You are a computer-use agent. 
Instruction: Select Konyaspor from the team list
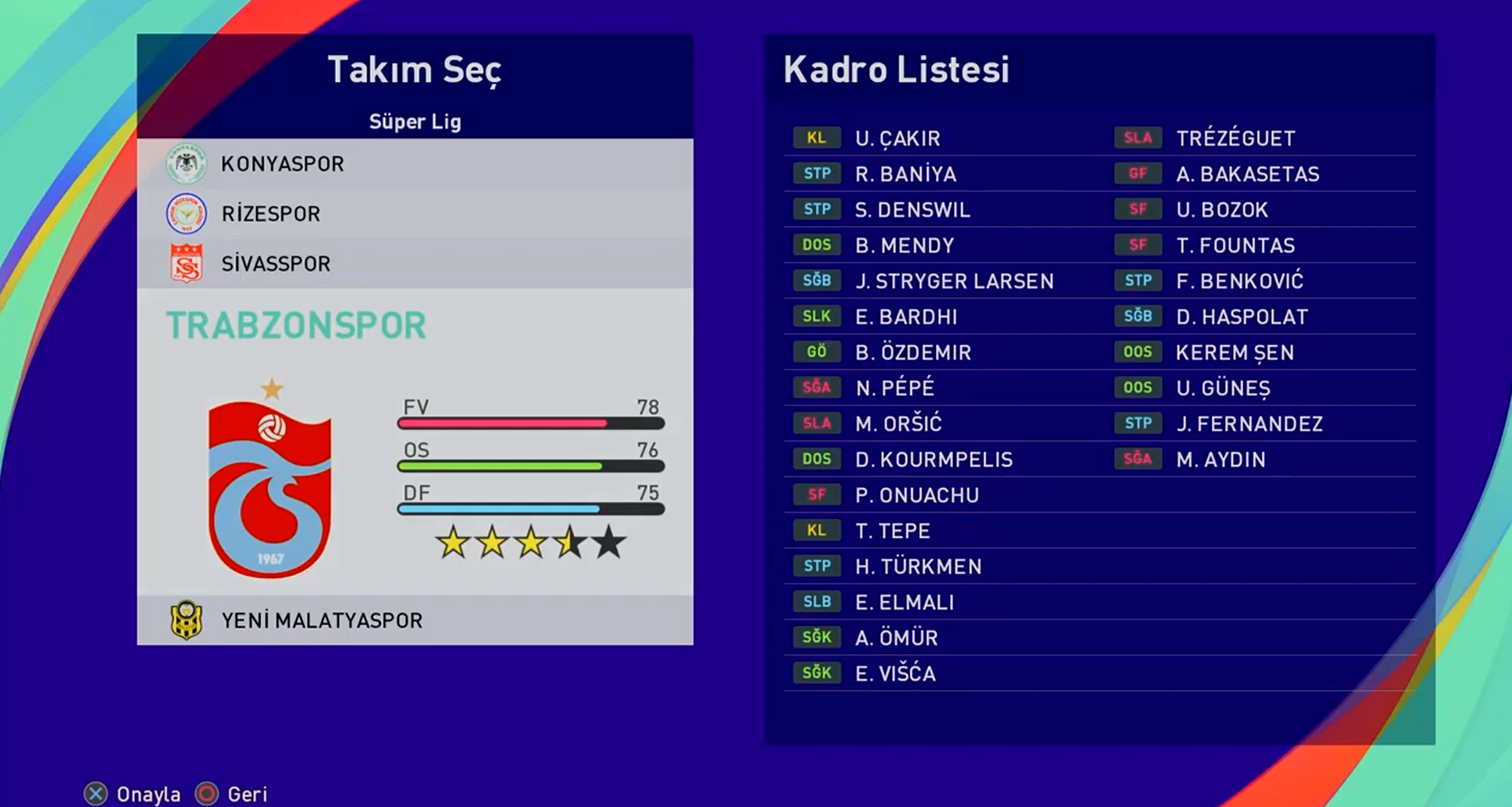tap(414, 164)
